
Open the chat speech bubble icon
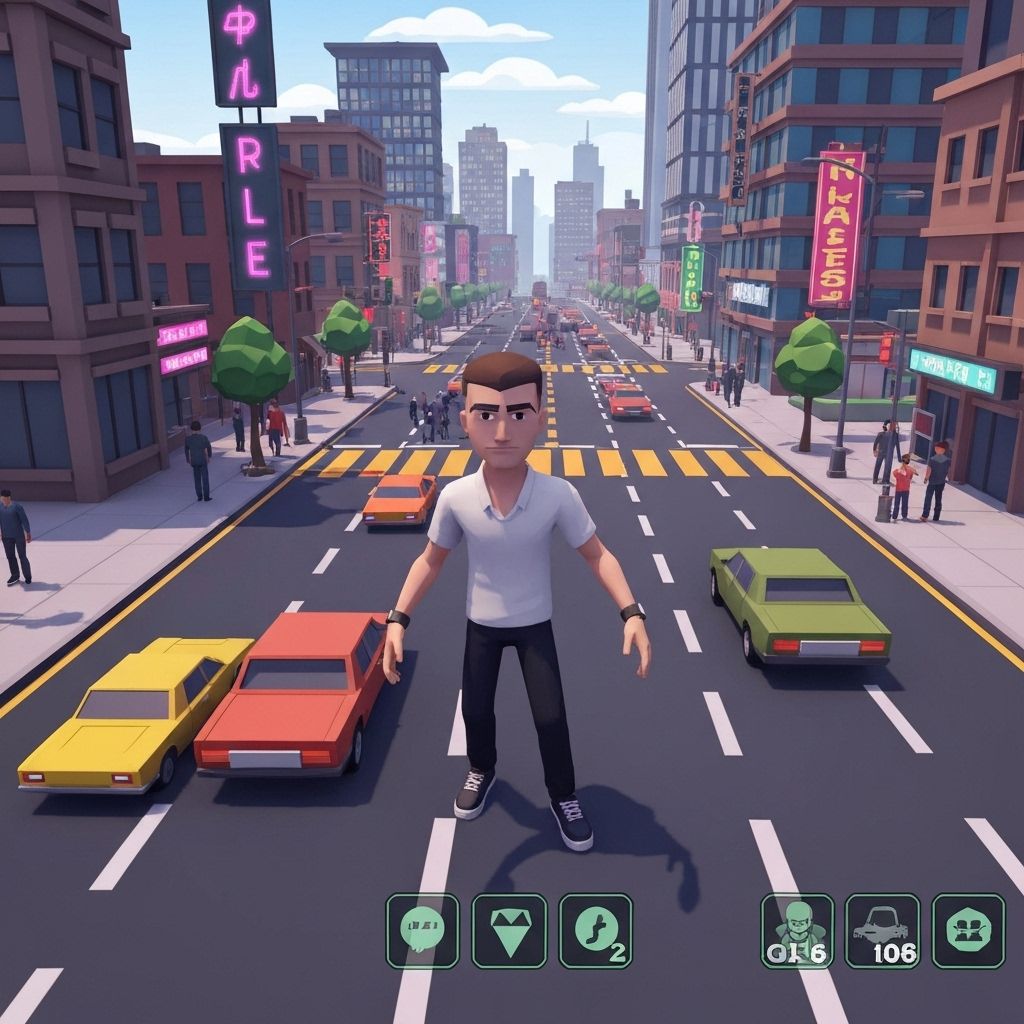pyautogui.click(x=422, y=930)
